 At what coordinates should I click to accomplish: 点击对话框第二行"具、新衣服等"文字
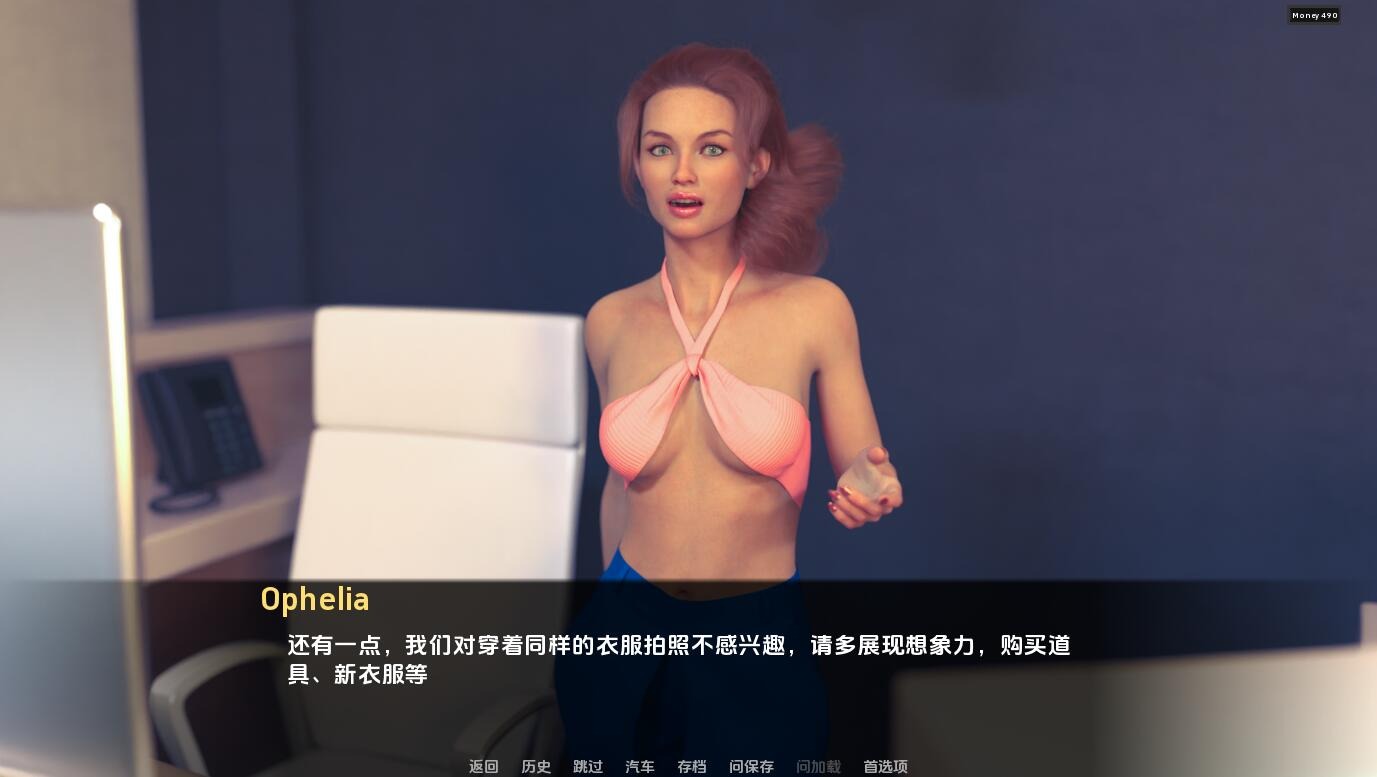tap(357, 675)
